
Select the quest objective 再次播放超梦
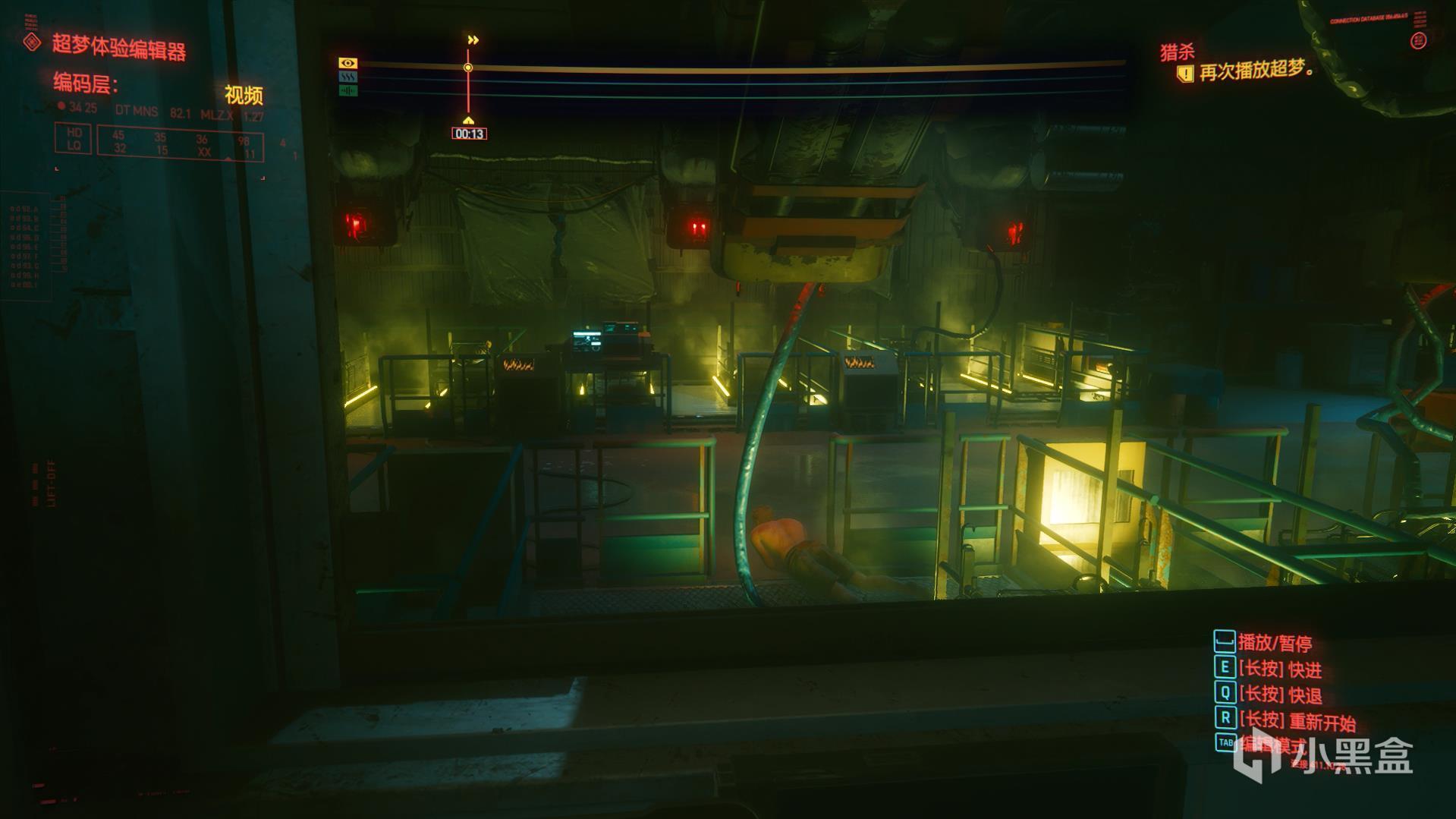click(1256, 72)
